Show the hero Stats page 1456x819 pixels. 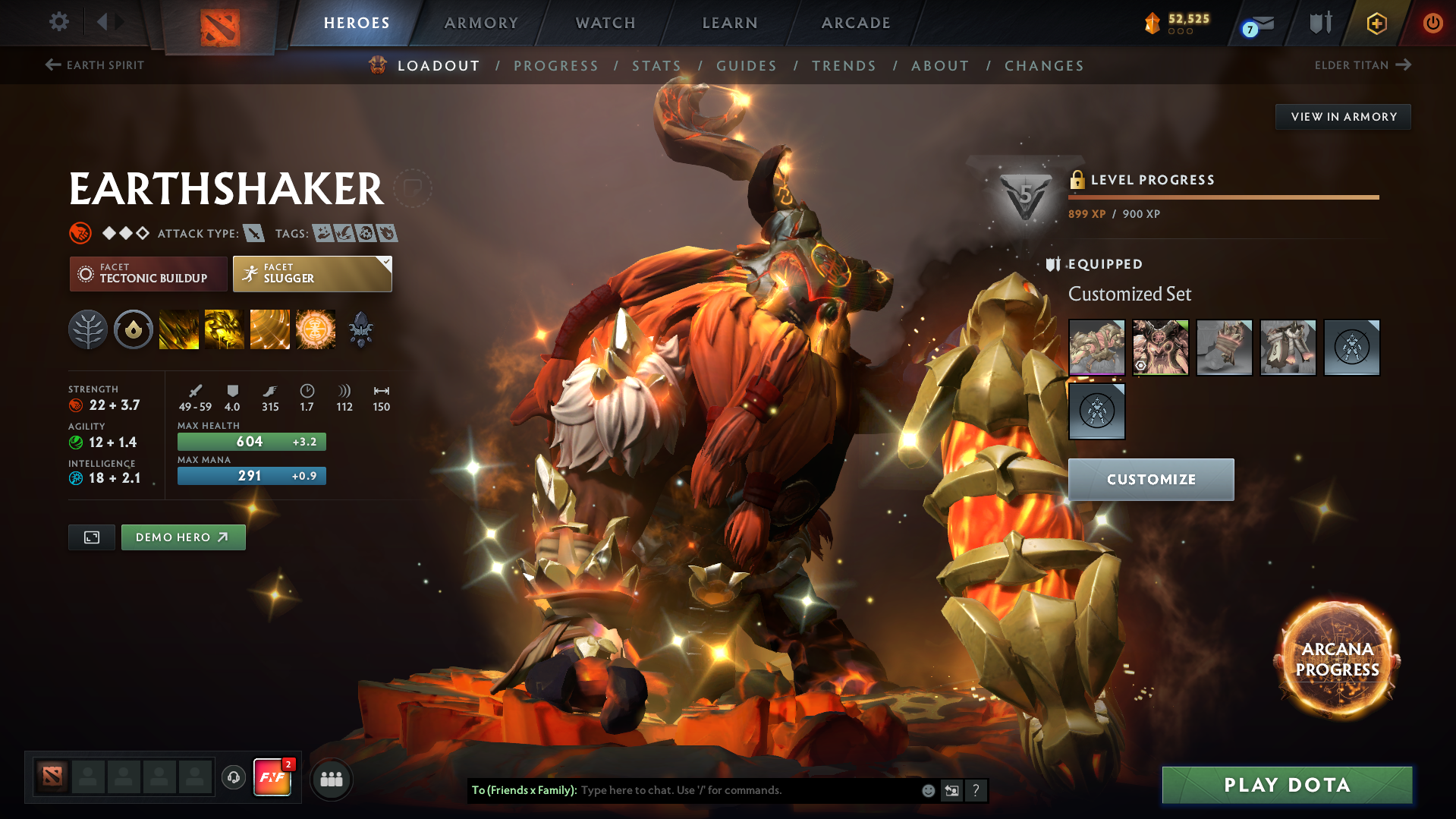click(656, 66)
